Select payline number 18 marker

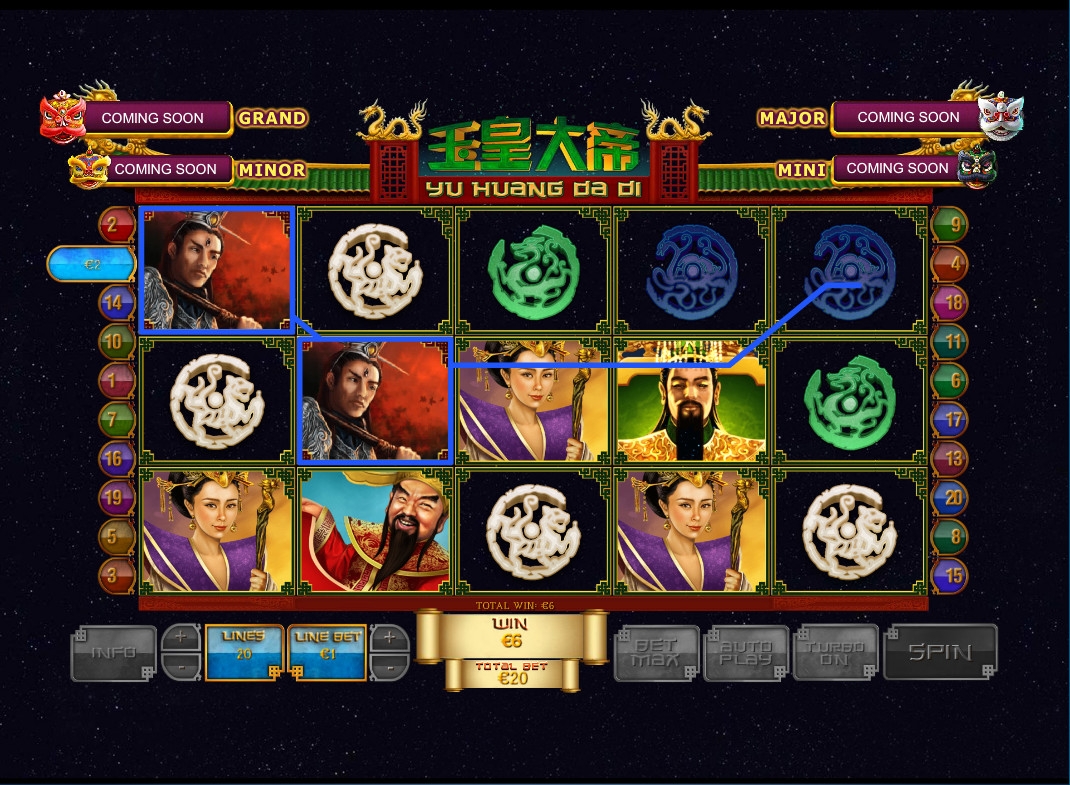[949, 302]
